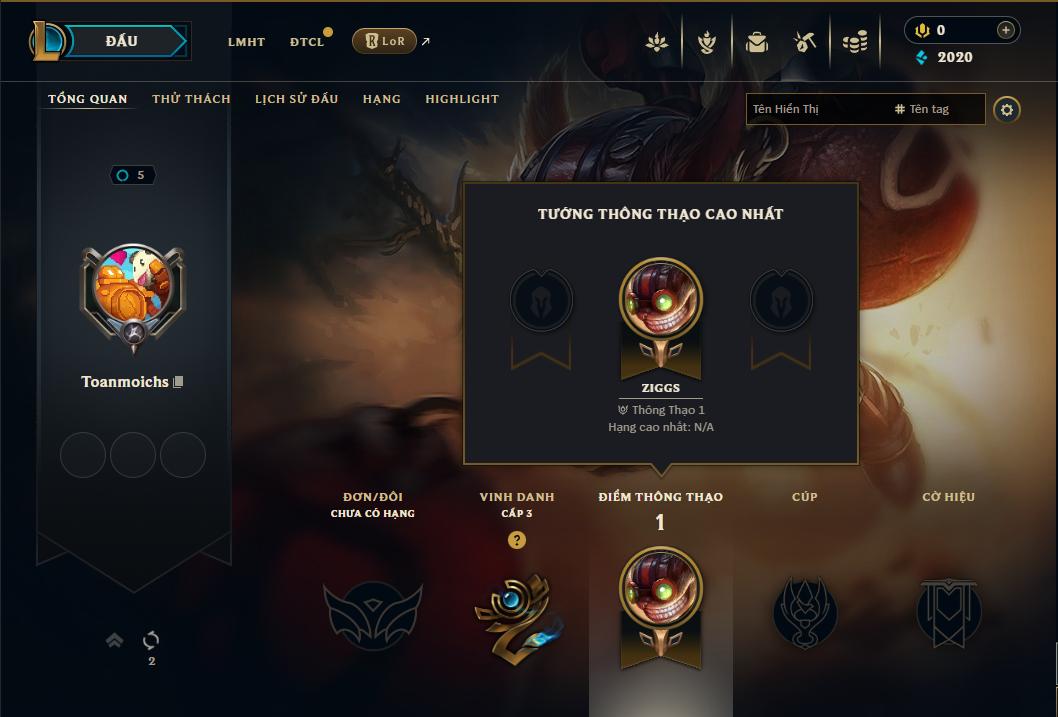1058x717 pixels.
Task: Switch to the THỬ THÁCH tab
Action: click(x=191, y=99)
